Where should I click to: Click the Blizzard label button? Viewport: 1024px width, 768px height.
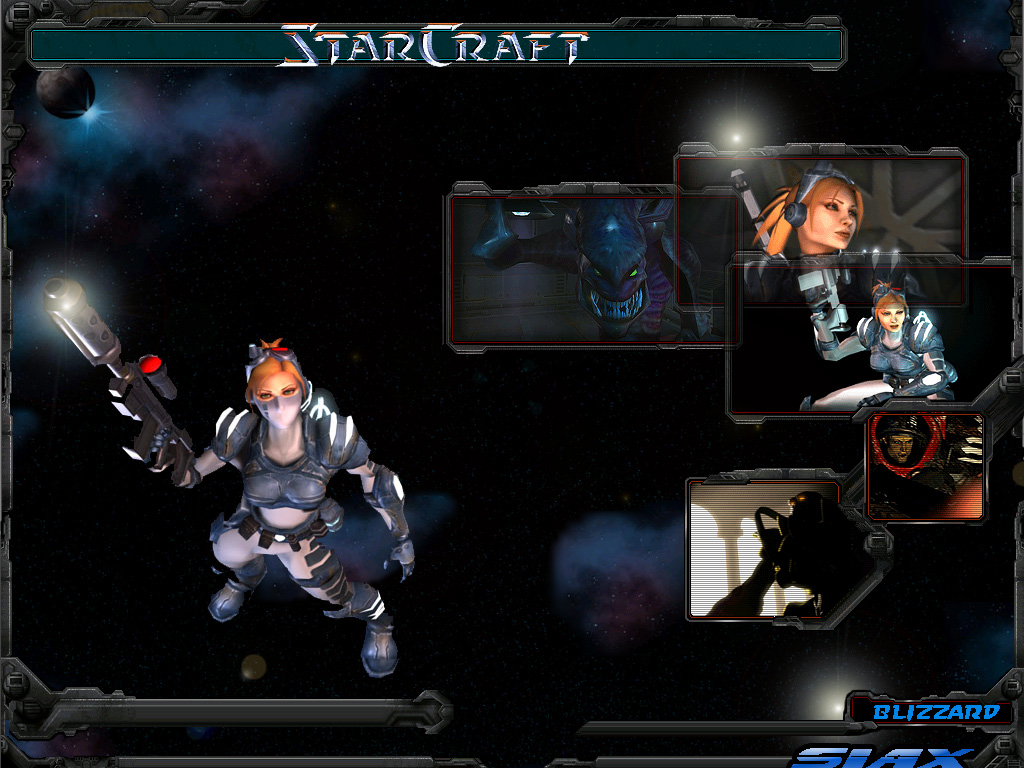tap(935, 712)
